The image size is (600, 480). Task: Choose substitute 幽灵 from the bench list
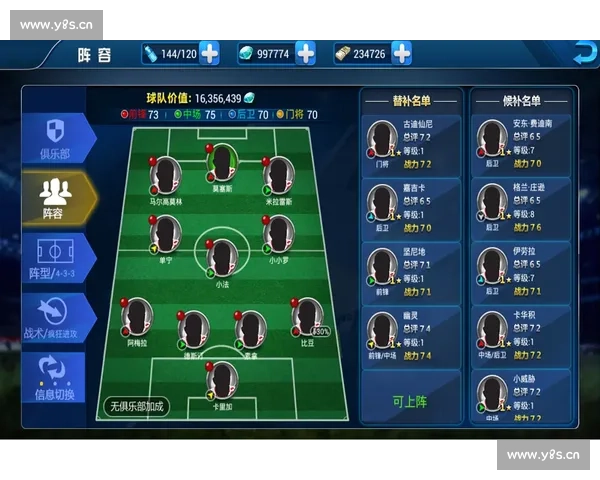(412, 336)
